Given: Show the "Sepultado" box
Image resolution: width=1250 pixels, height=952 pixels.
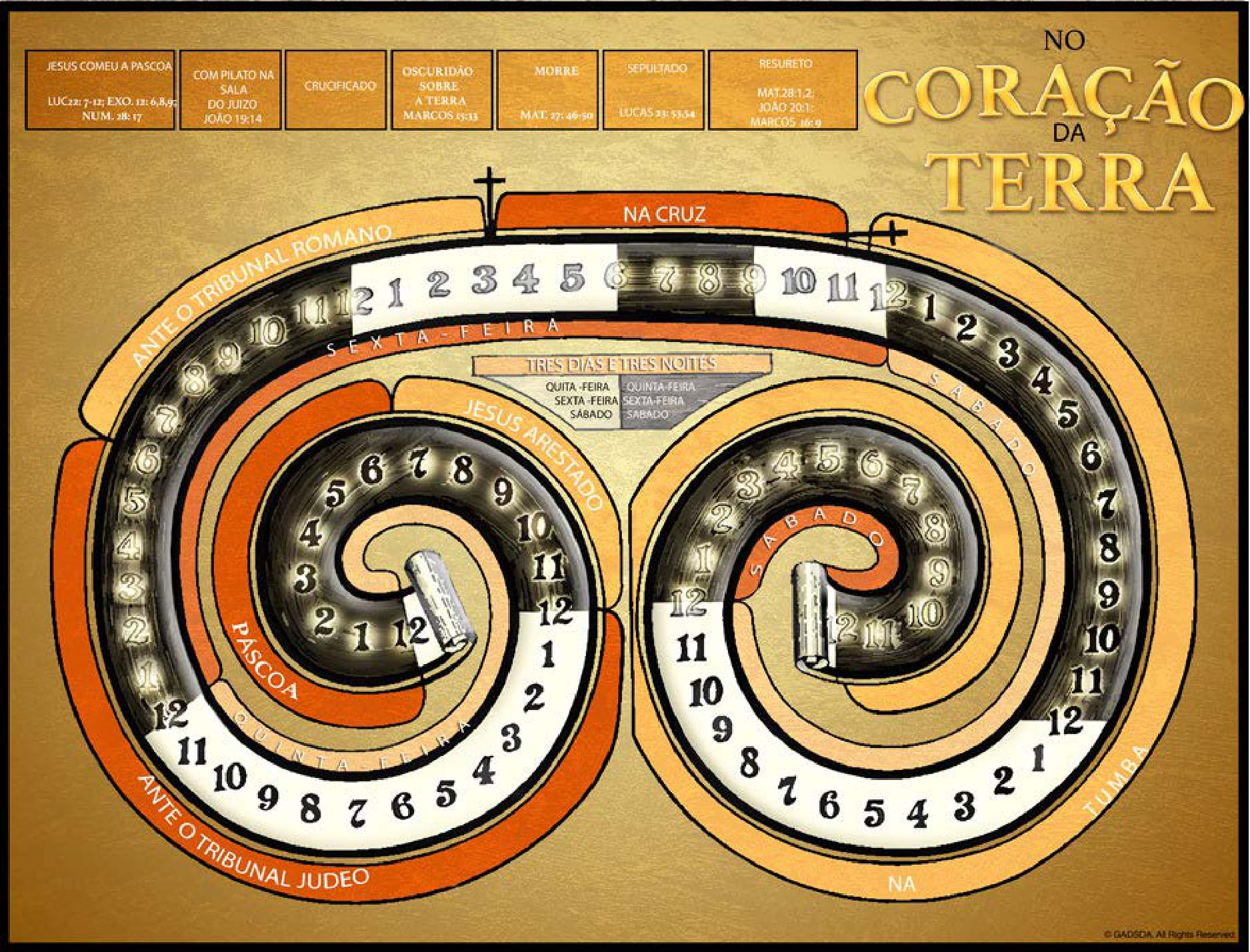Looking at the screenshot, I should tap(653, 90).
